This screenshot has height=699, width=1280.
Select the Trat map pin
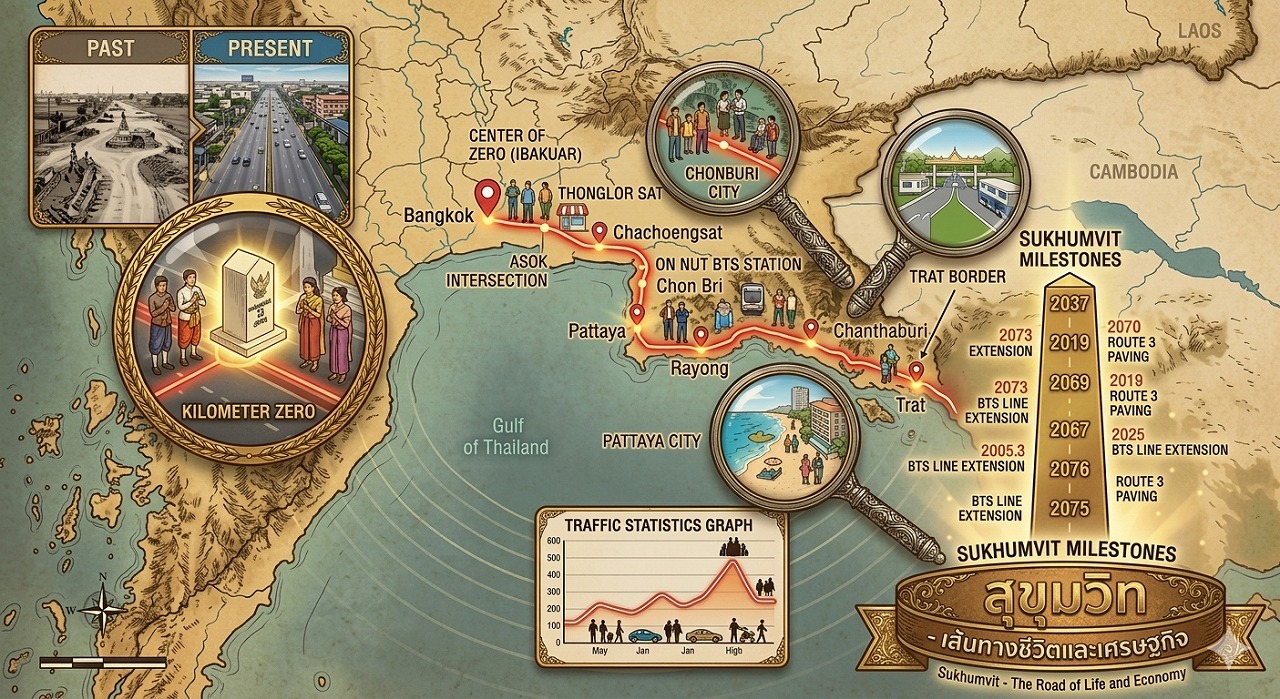pos(916,371)
